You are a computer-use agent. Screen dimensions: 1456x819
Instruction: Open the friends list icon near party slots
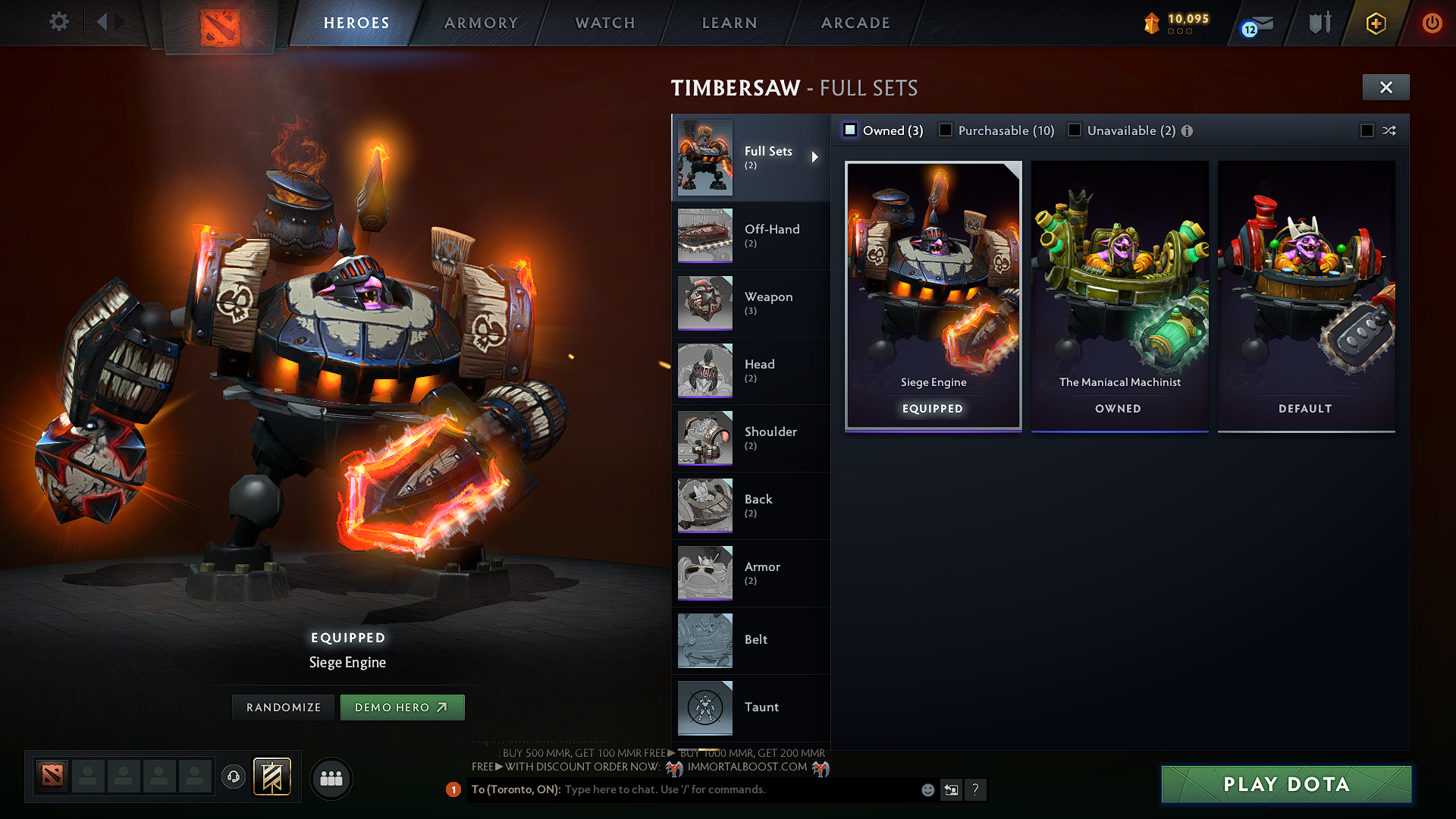coord(331,777)
